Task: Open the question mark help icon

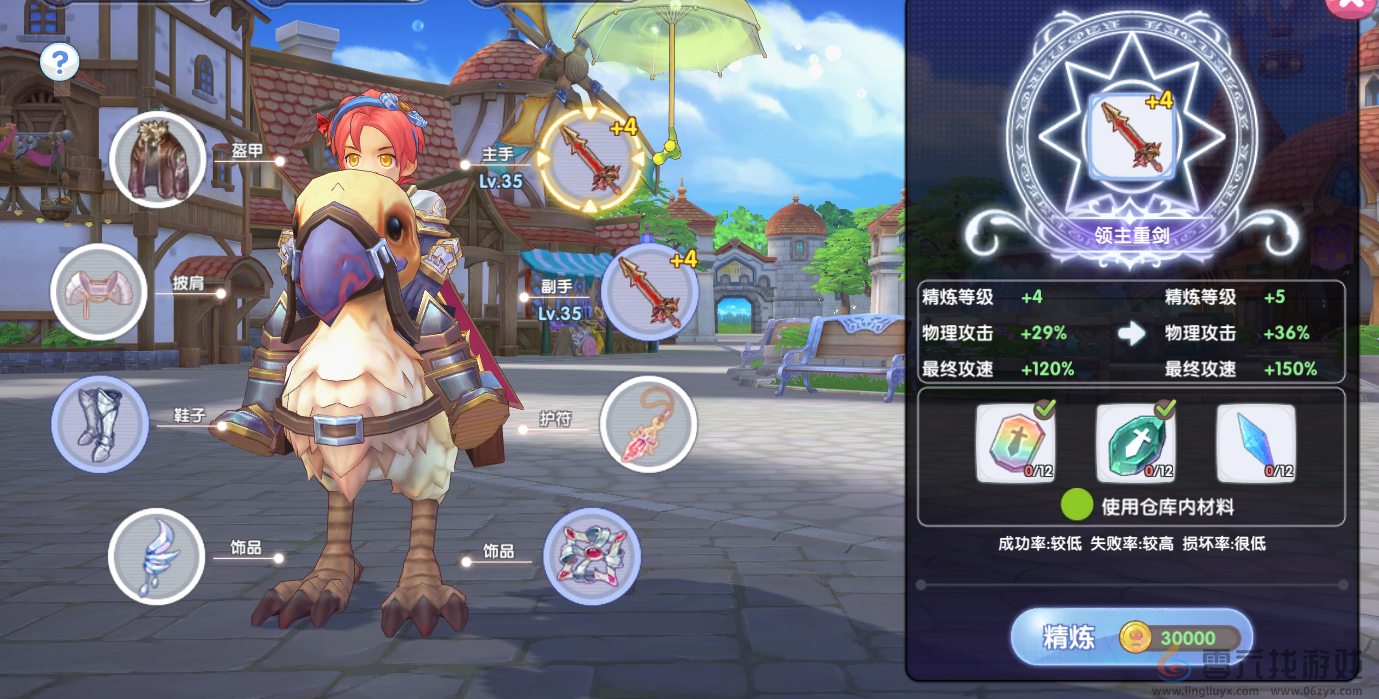Action: [x=60, y=63]
